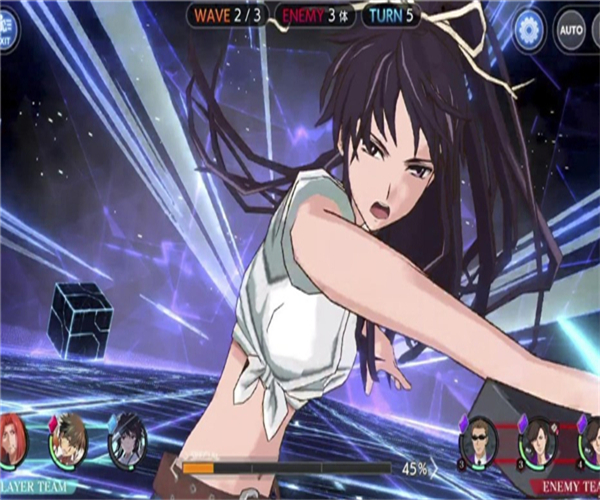Select the brown-haired player team portrait
600x500 pixels.
[69, 438]
